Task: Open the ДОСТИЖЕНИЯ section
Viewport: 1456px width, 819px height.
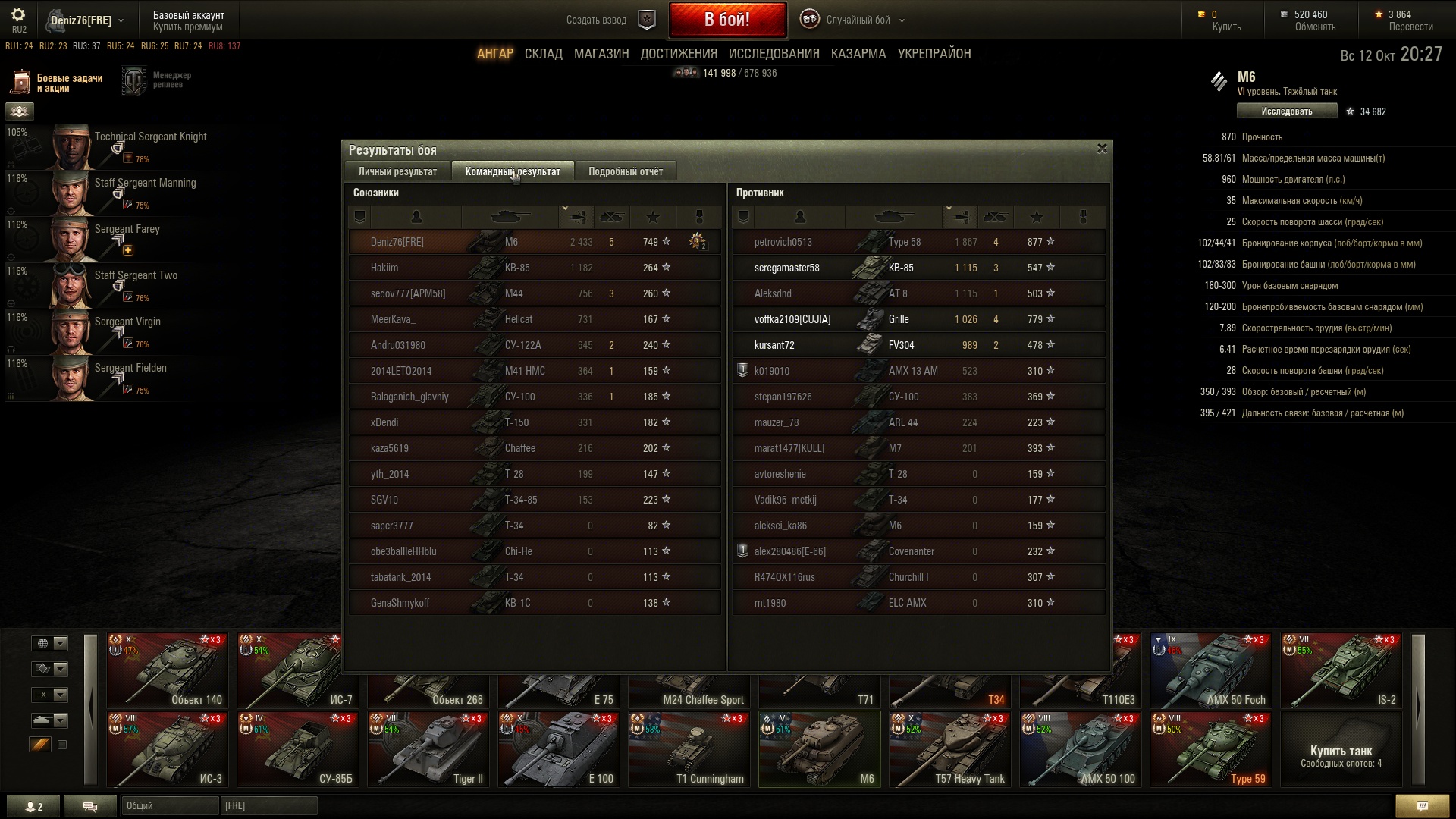Action: (678, 54)
